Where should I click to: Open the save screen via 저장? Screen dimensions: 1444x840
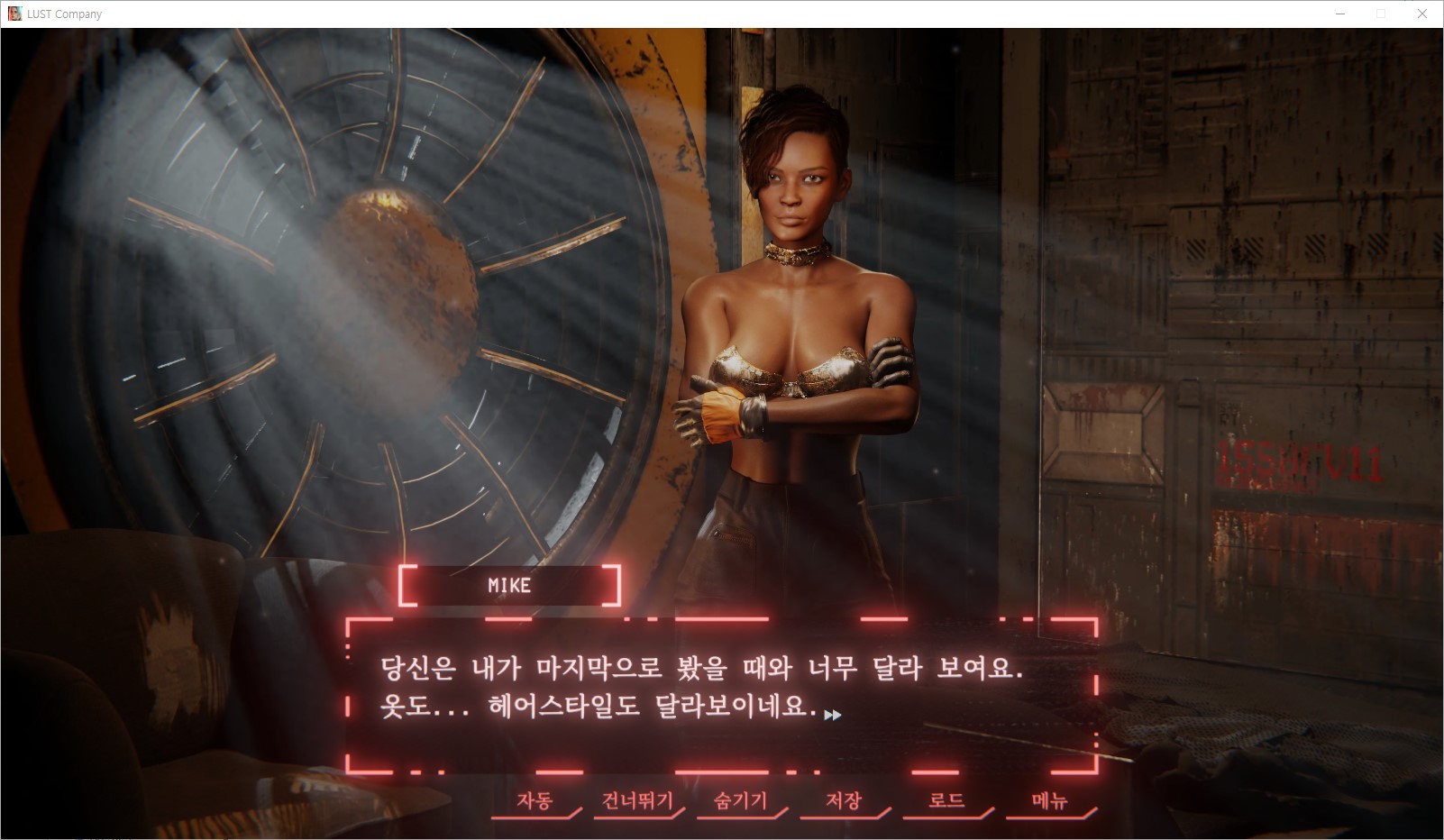(844, 800)
